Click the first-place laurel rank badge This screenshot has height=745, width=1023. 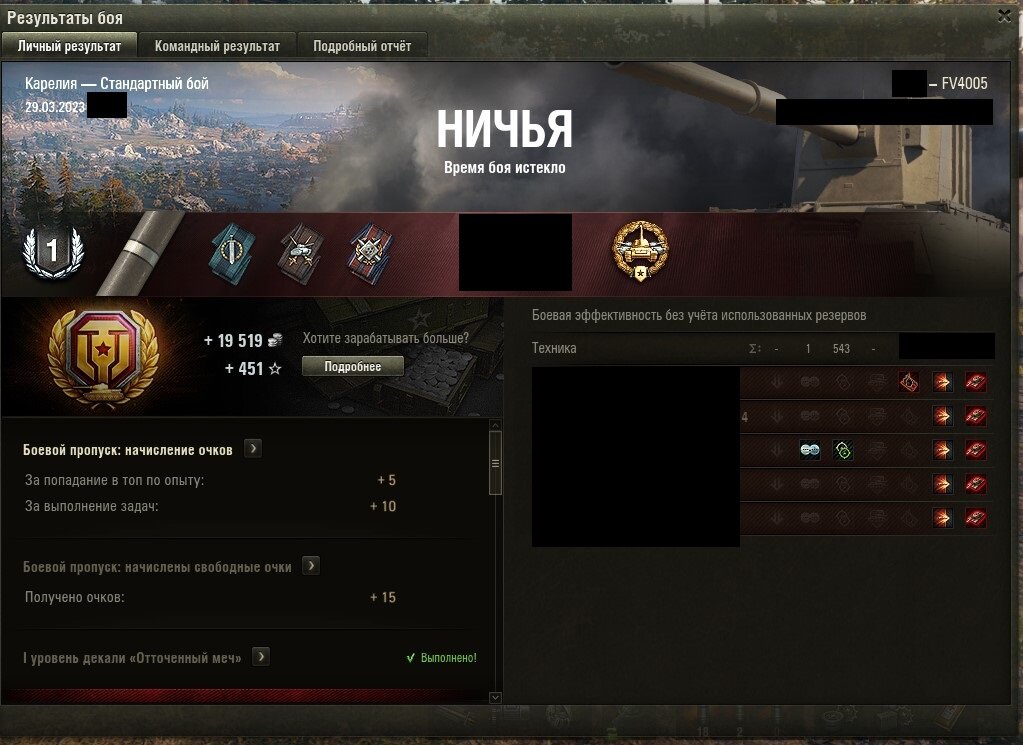(52, 252)
